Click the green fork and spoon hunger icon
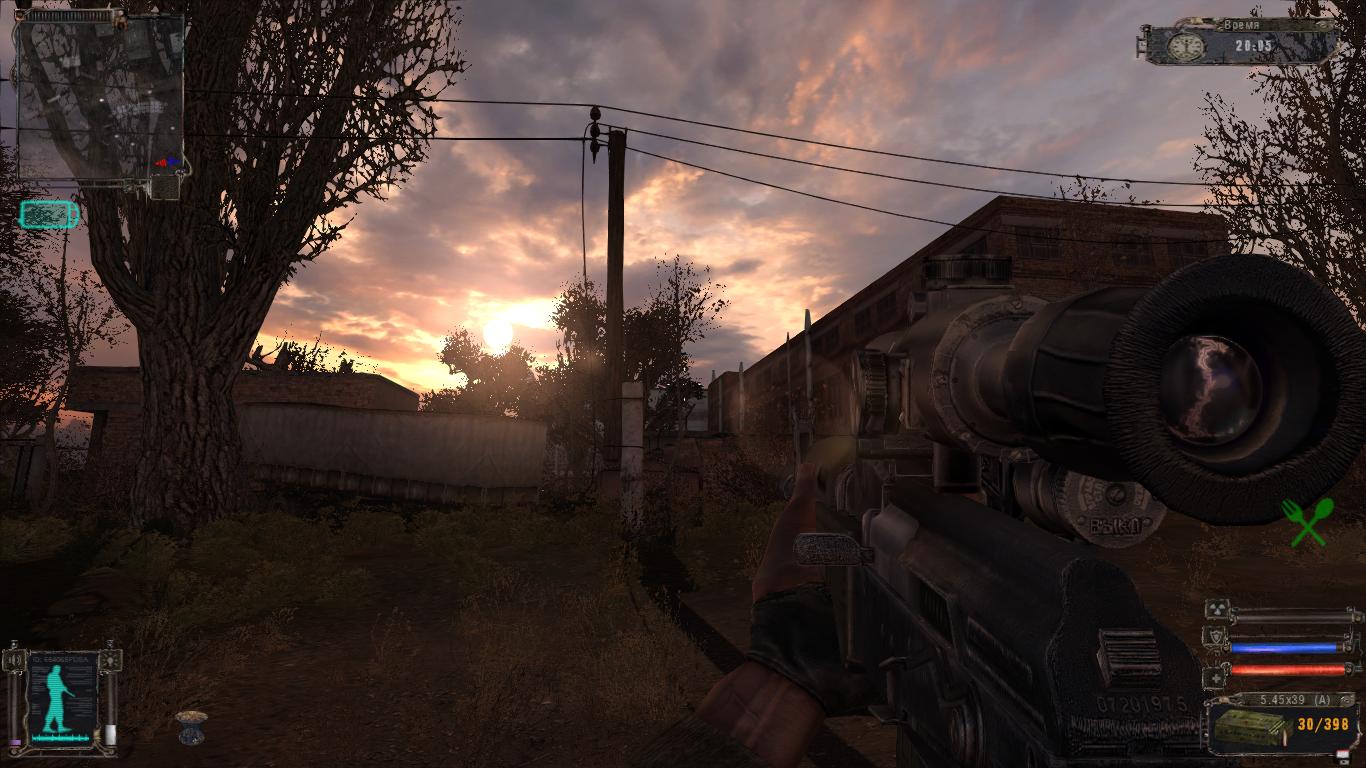This screenshot has width=1366, height=768. pos(1307,522)
